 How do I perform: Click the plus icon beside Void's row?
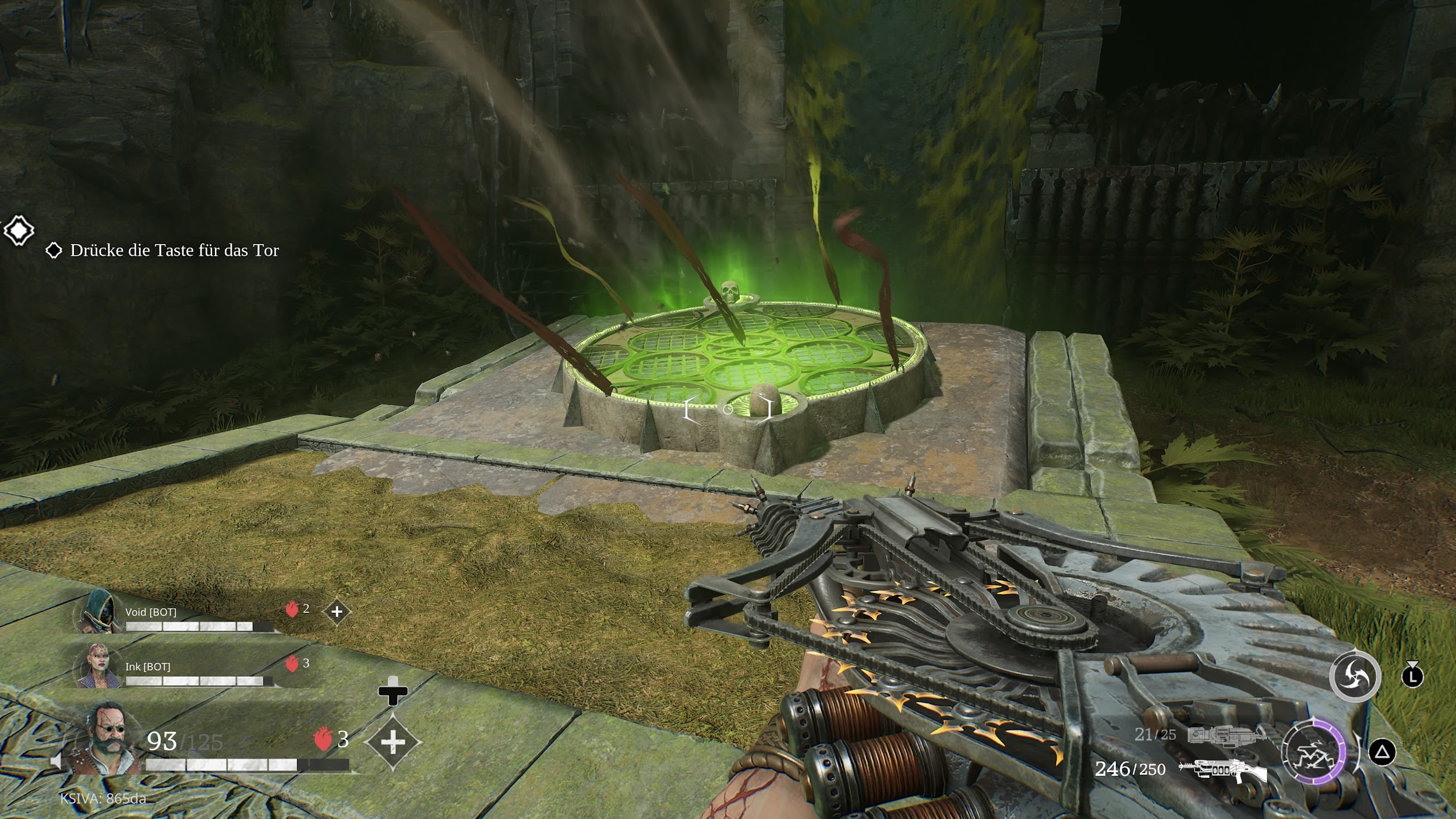[x=337, y=612]
